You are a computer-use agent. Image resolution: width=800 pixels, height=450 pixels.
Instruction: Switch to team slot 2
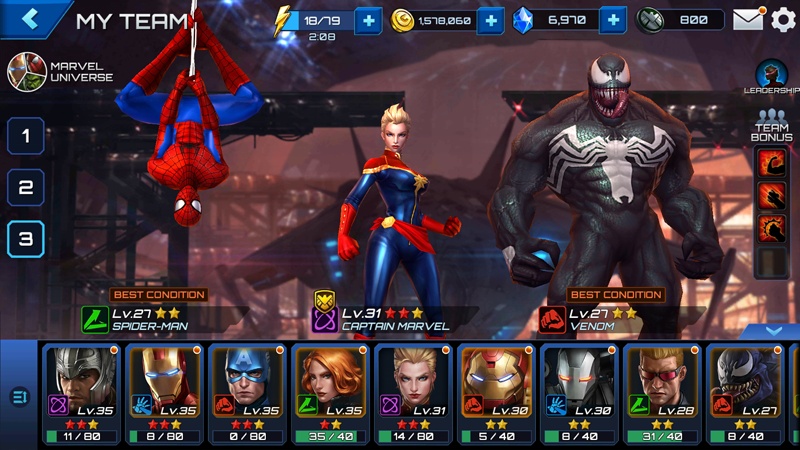click(26, 187)
